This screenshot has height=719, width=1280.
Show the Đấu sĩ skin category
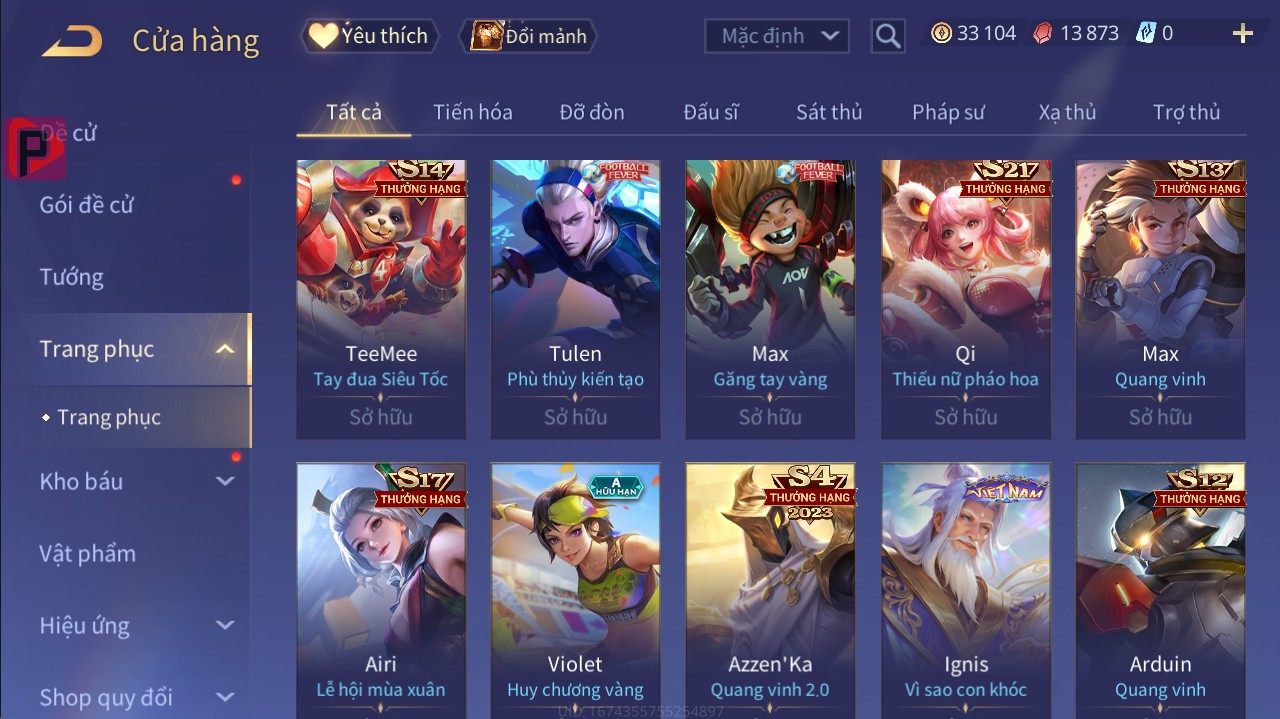(711, 112)
